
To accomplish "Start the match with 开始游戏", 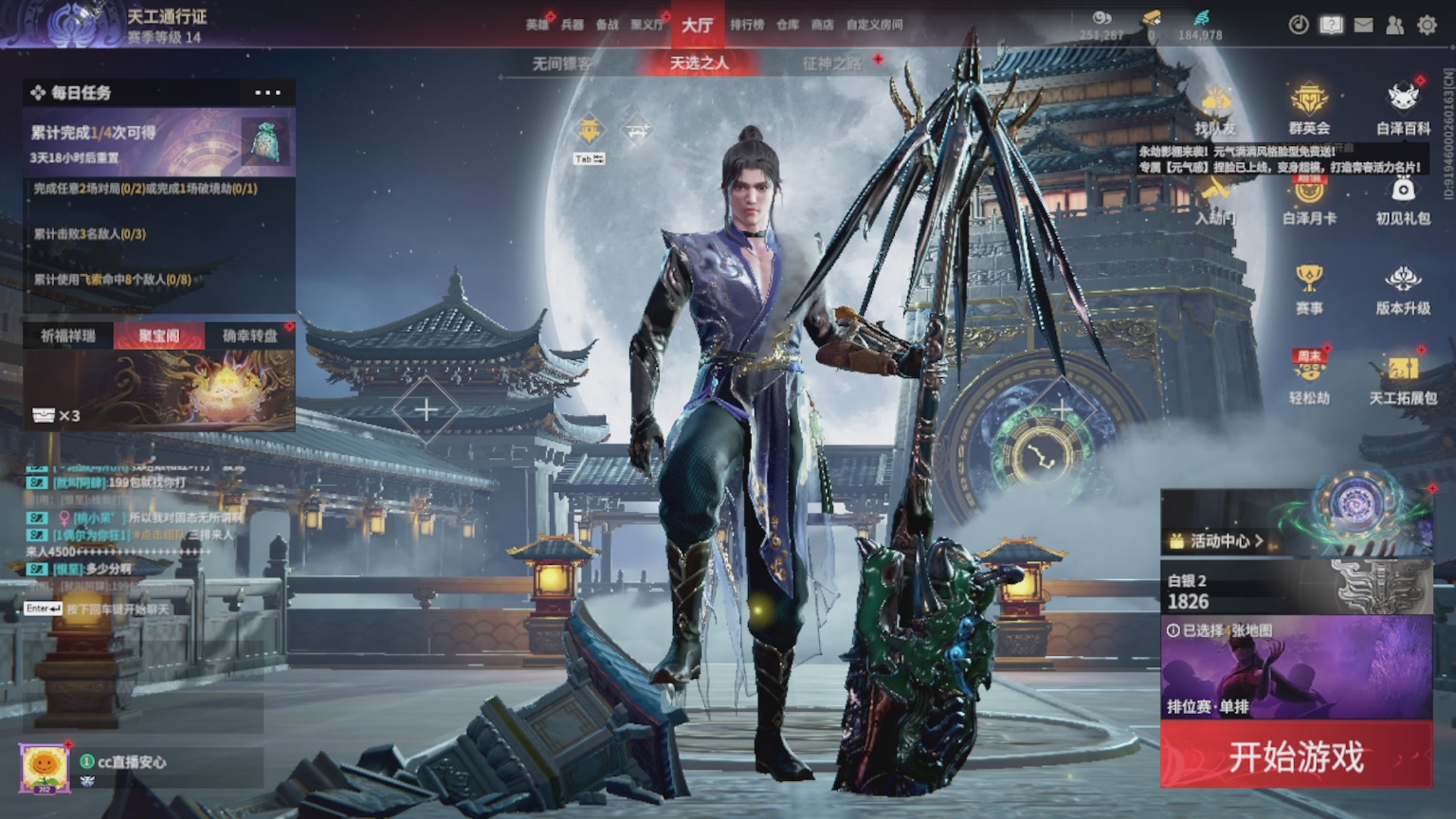I will pyautogui.click(x=1296, y=755).
